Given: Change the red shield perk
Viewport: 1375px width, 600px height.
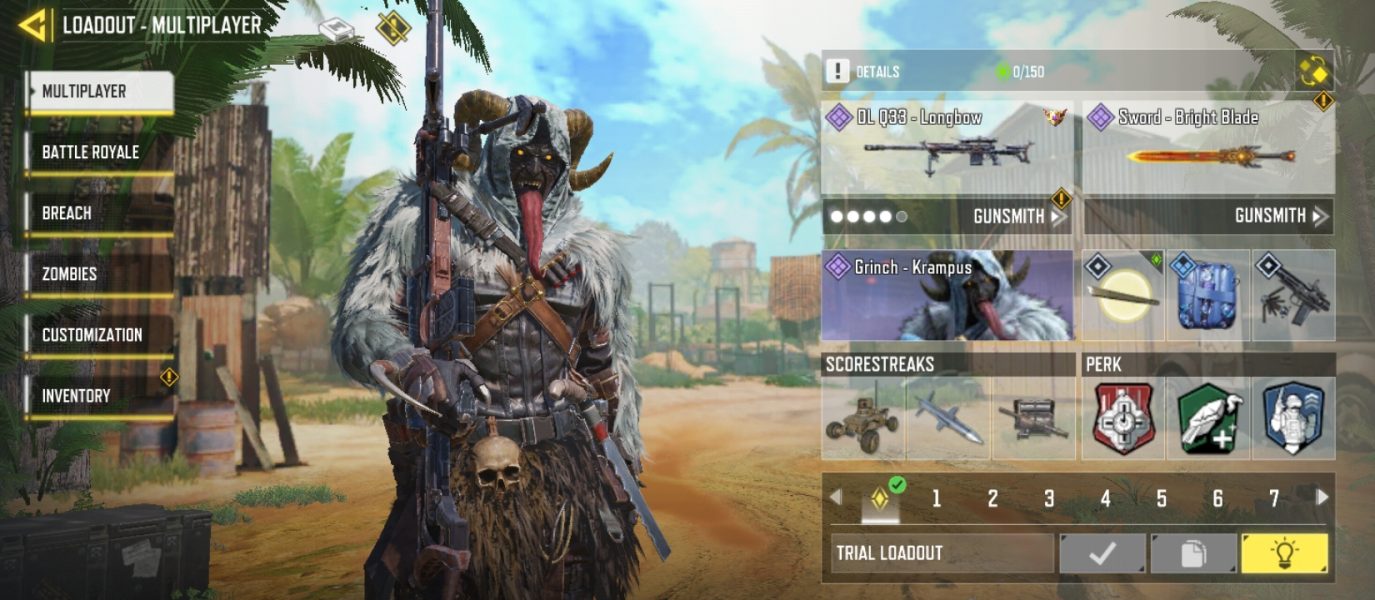Looking at the screenshot, I should tap(1123, 418).
